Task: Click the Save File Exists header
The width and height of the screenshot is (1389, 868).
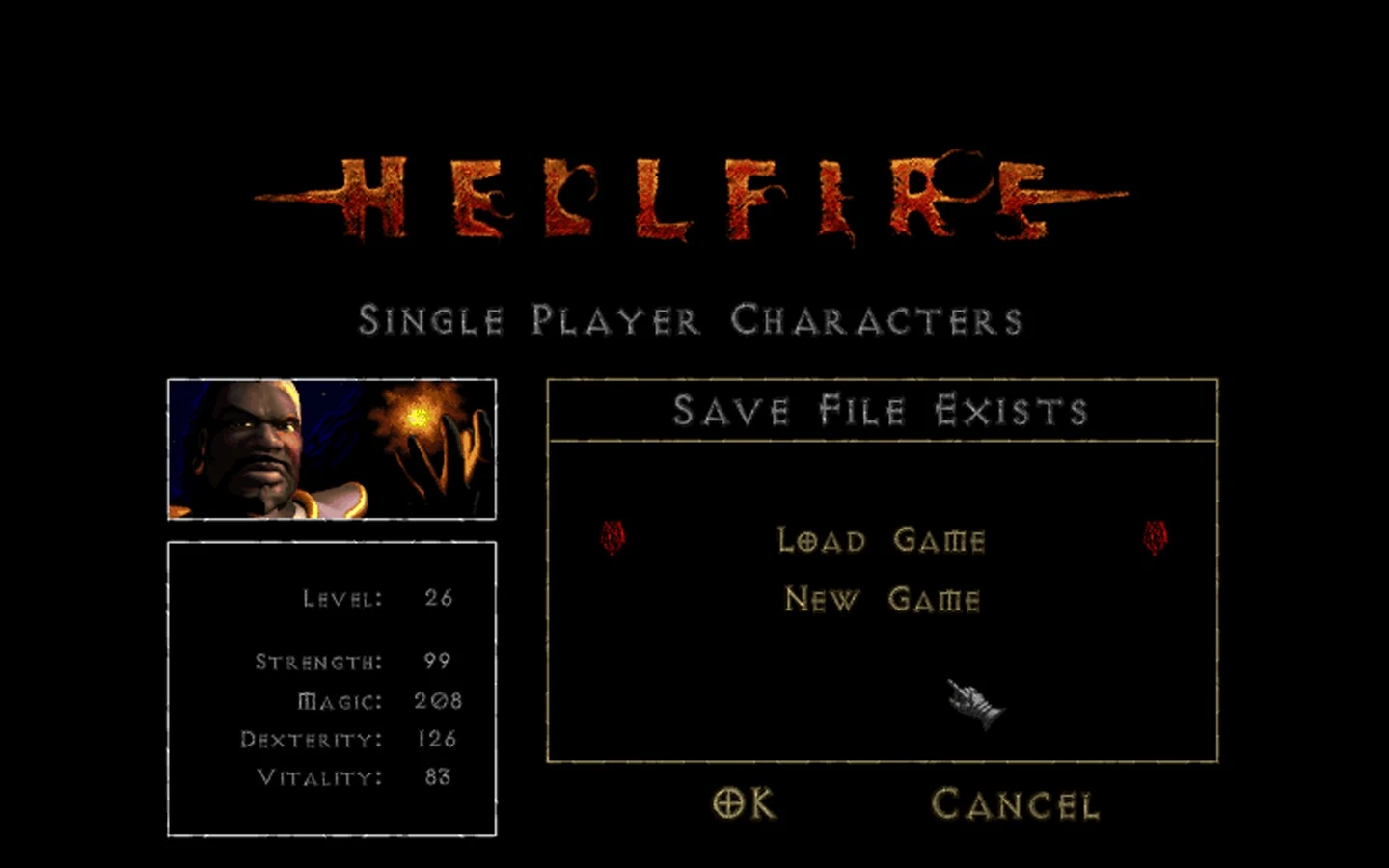Action: point(882,410)
